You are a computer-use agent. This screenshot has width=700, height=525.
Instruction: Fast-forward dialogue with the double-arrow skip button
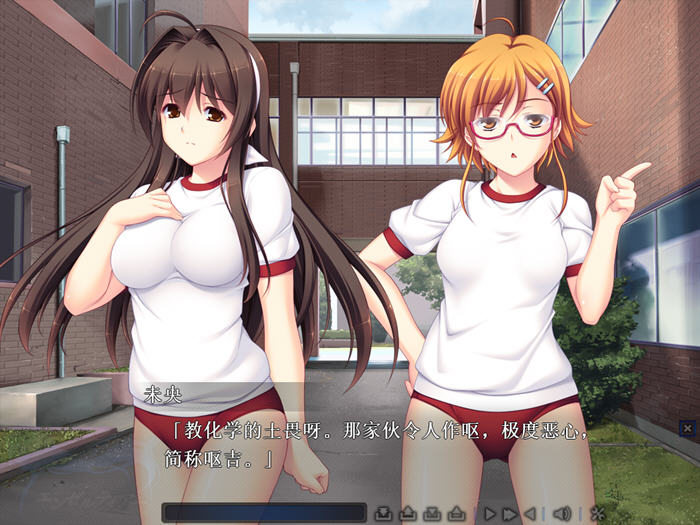pyautogui.click(x=510, y=514)
